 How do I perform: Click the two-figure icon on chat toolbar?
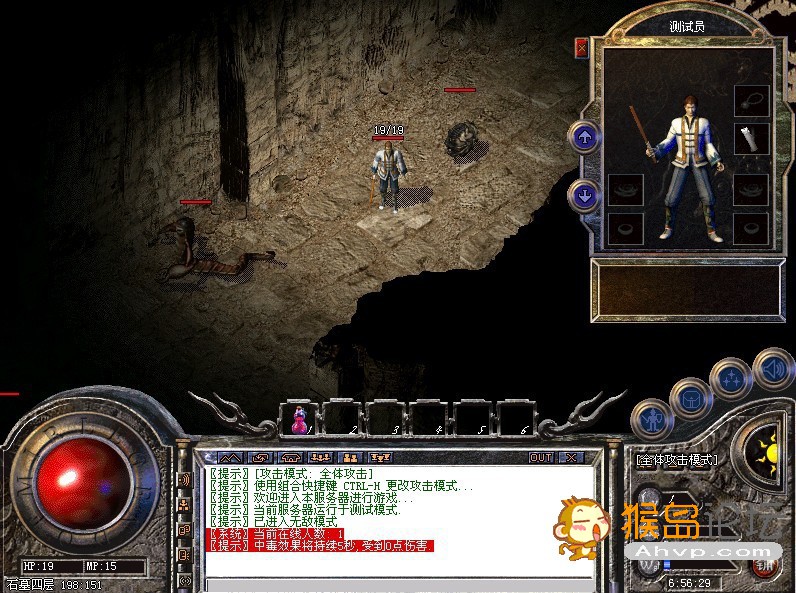coord(350,457)
